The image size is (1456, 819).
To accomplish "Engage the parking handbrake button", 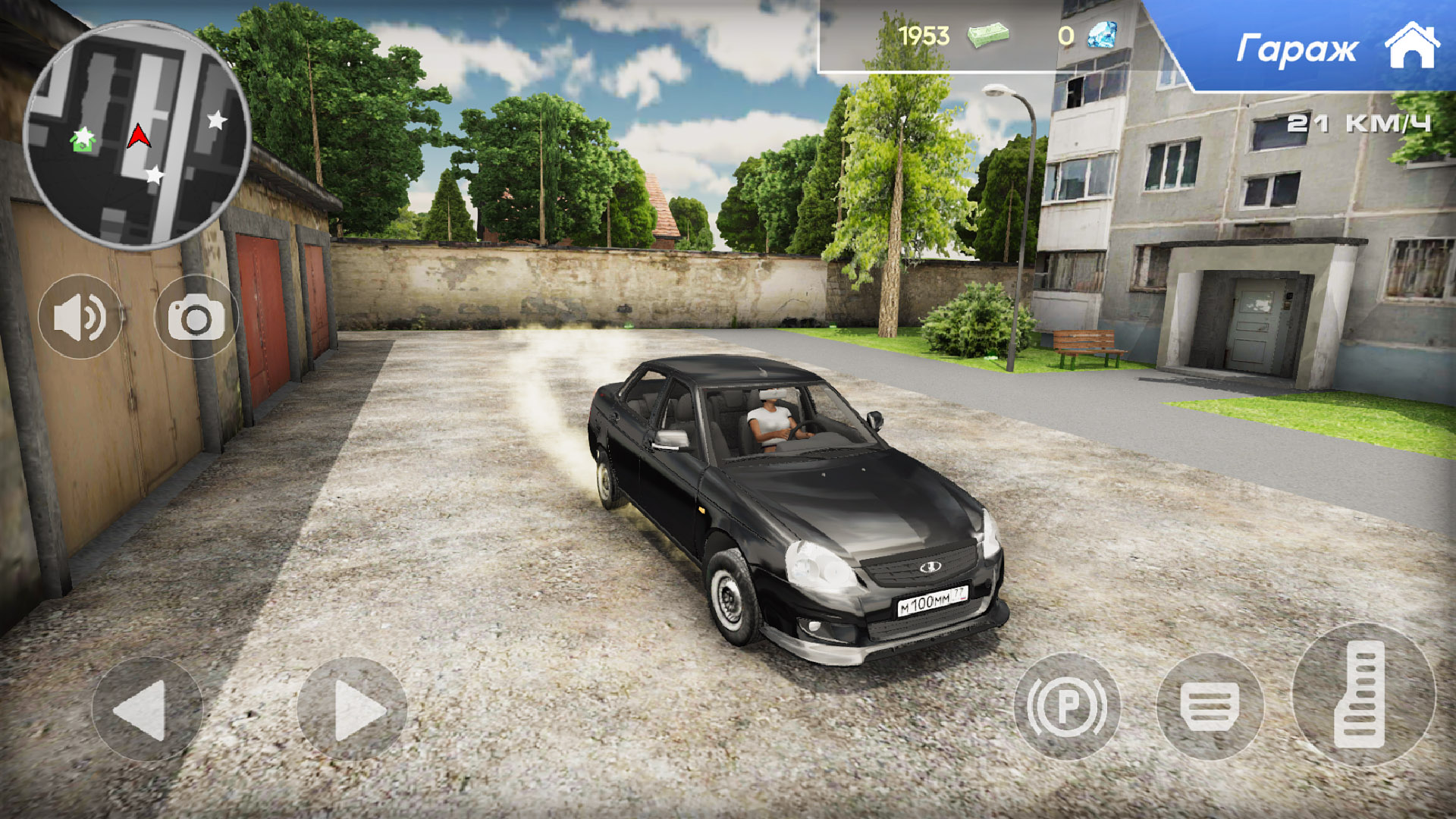I will (1067, 706).
